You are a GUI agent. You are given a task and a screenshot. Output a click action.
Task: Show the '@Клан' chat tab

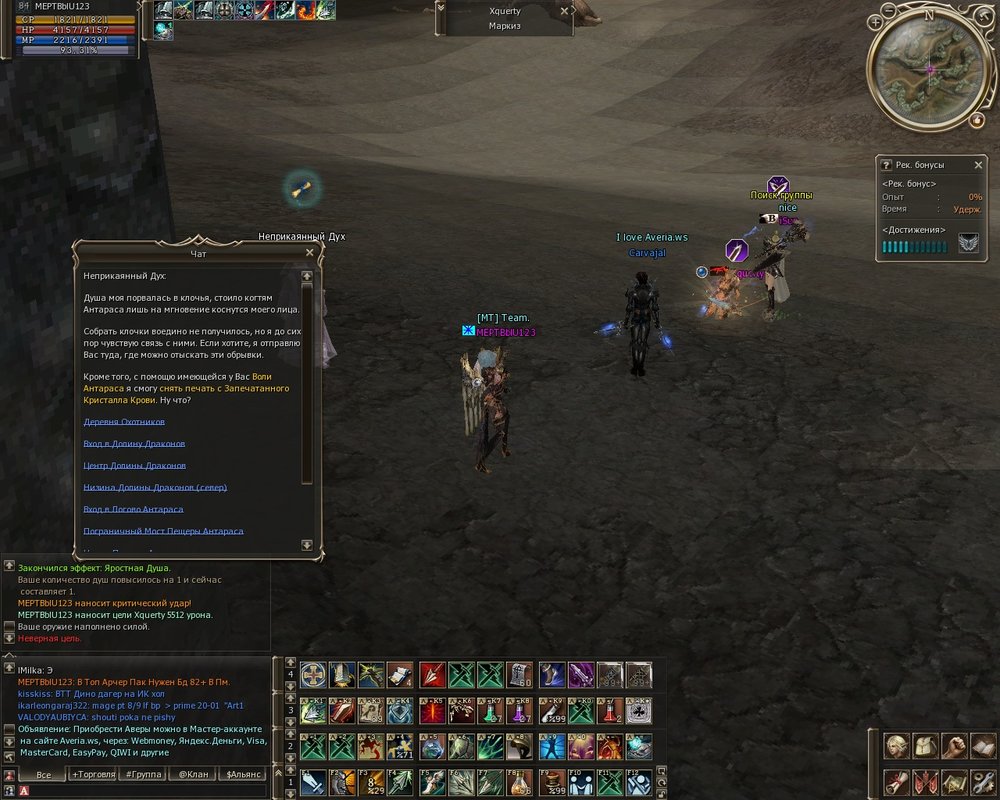pos(193,774)
